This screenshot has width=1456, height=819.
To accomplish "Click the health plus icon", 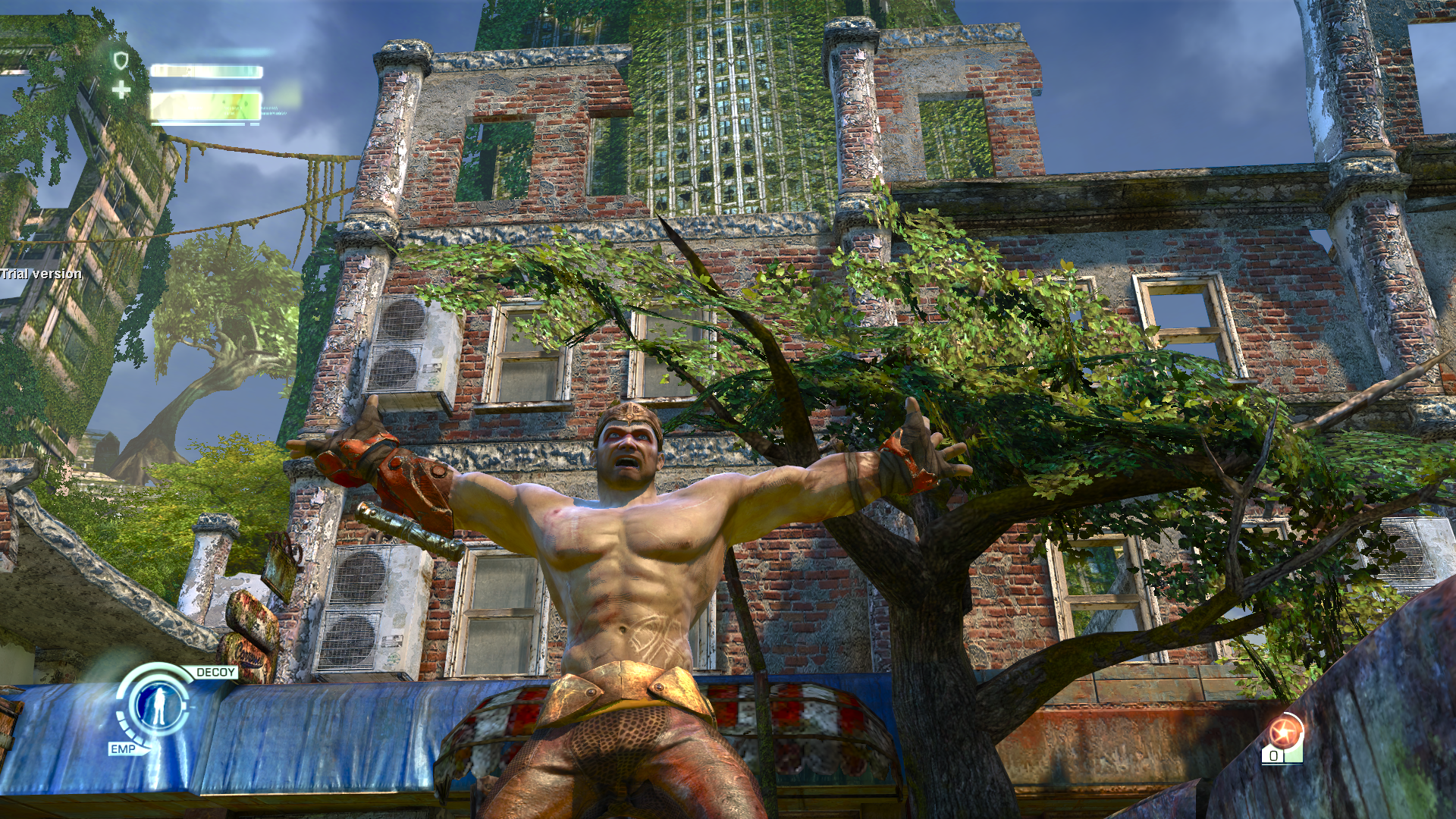I will 121,90.
